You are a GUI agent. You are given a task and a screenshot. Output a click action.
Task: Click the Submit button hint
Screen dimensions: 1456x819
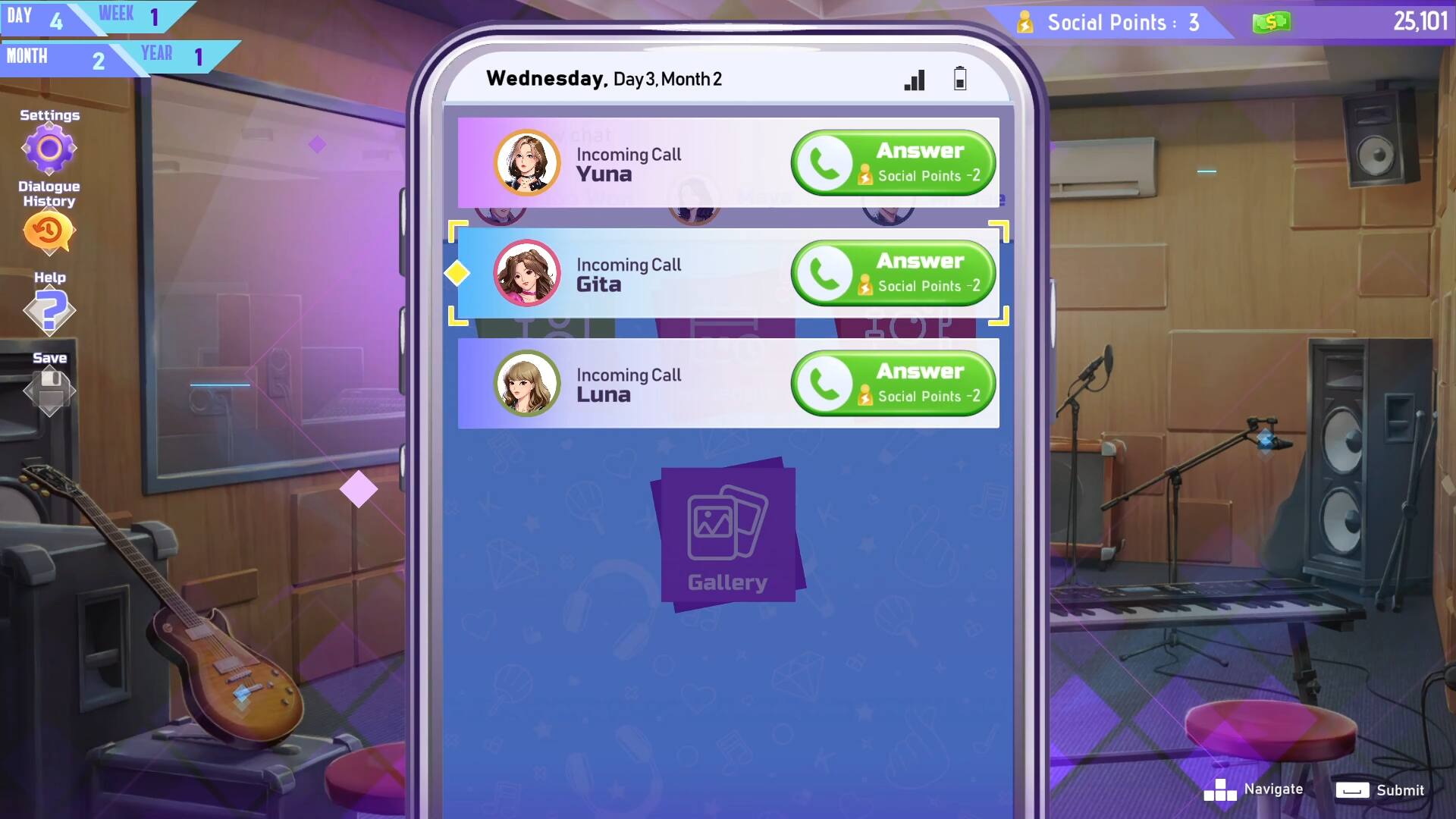pos(1379,789)
